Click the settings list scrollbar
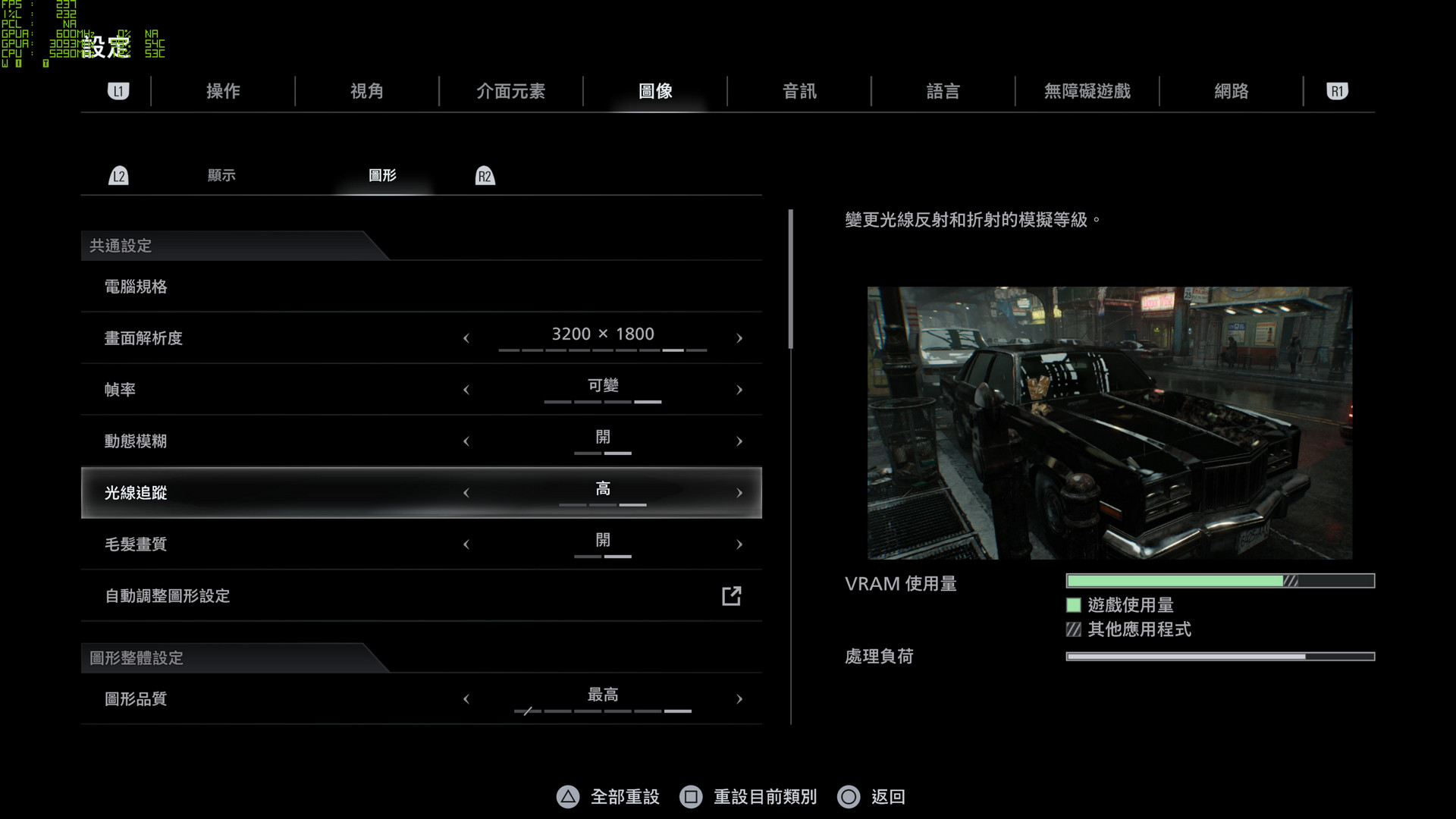Image resolution: width=1456 pixels, height=819 pixels. point(790,279)
